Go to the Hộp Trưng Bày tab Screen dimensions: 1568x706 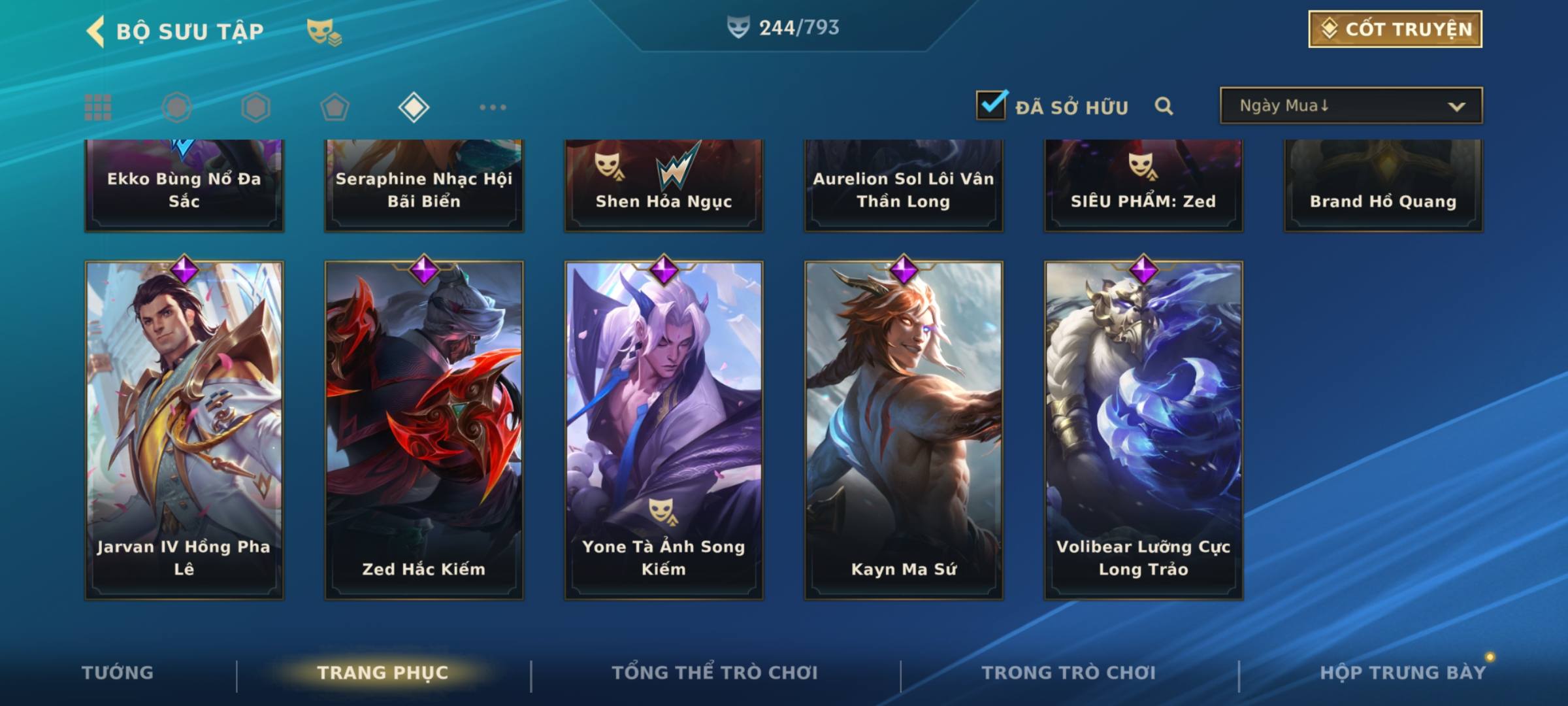tap(1403, 673)
